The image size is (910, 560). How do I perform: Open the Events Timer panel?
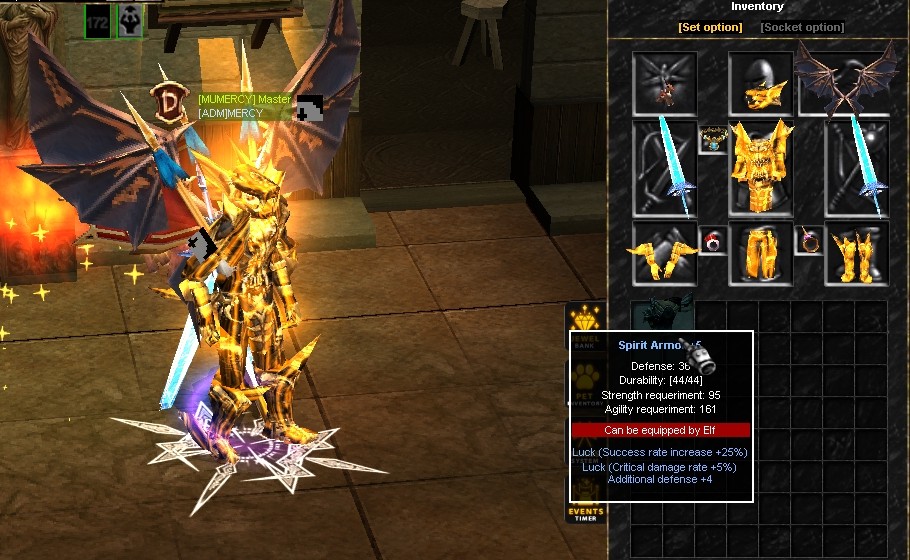click(585, 508)
